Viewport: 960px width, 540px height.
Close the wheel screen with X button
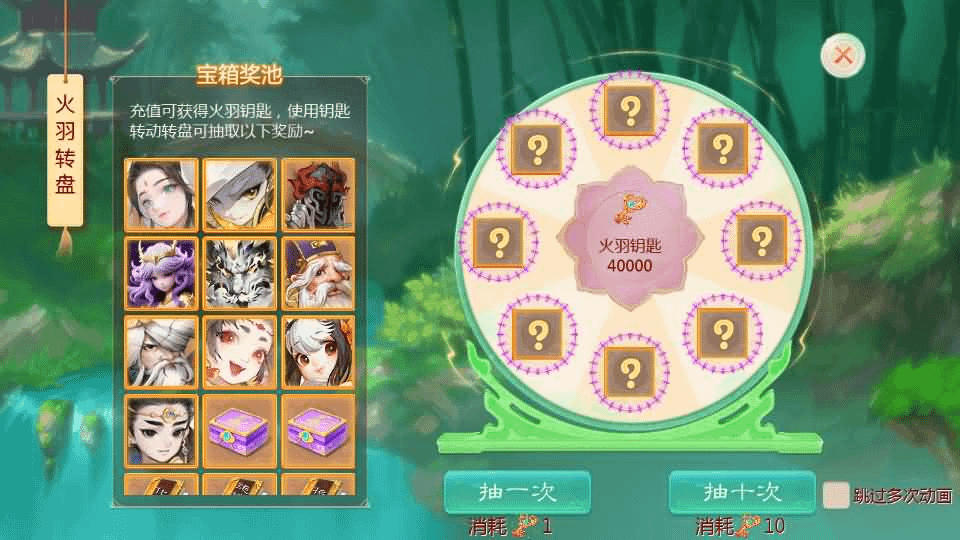[x=843, y=56]
